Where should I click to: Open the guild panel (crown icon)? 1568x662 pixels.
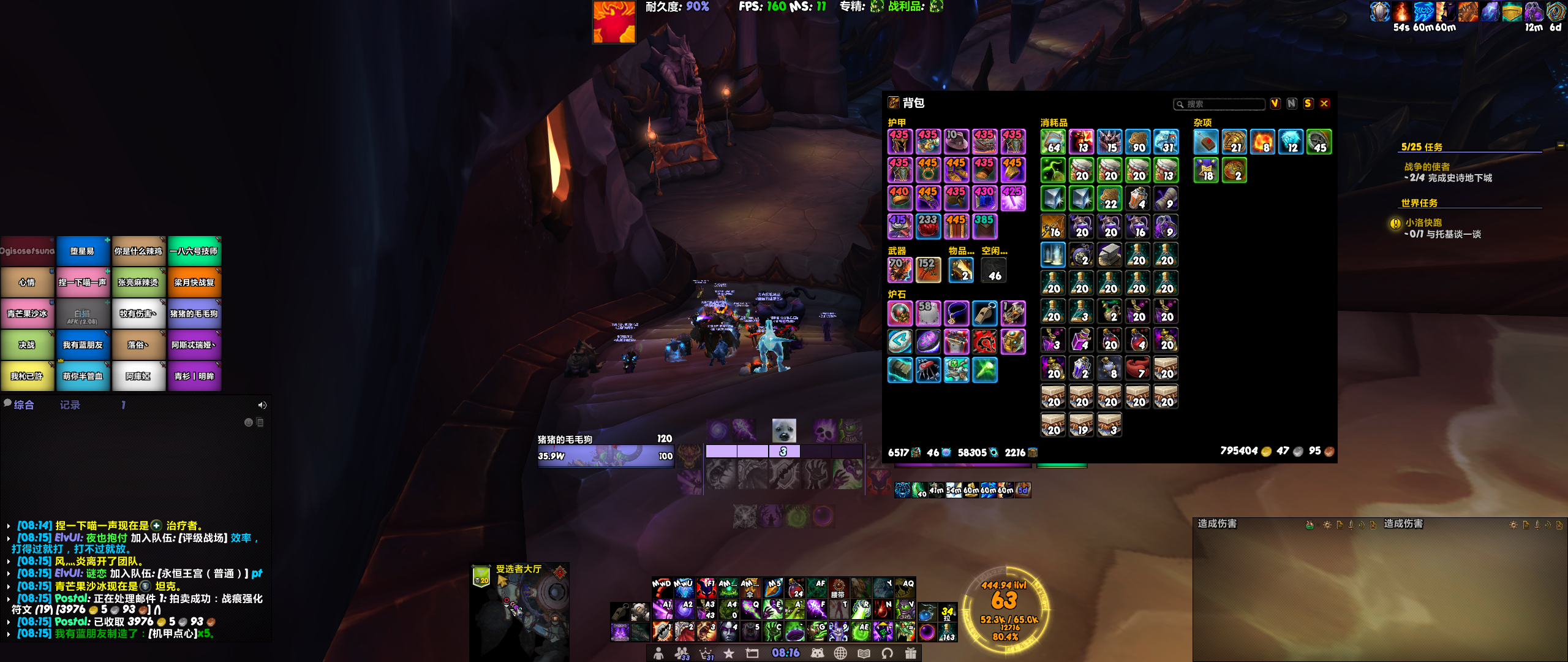705,653
